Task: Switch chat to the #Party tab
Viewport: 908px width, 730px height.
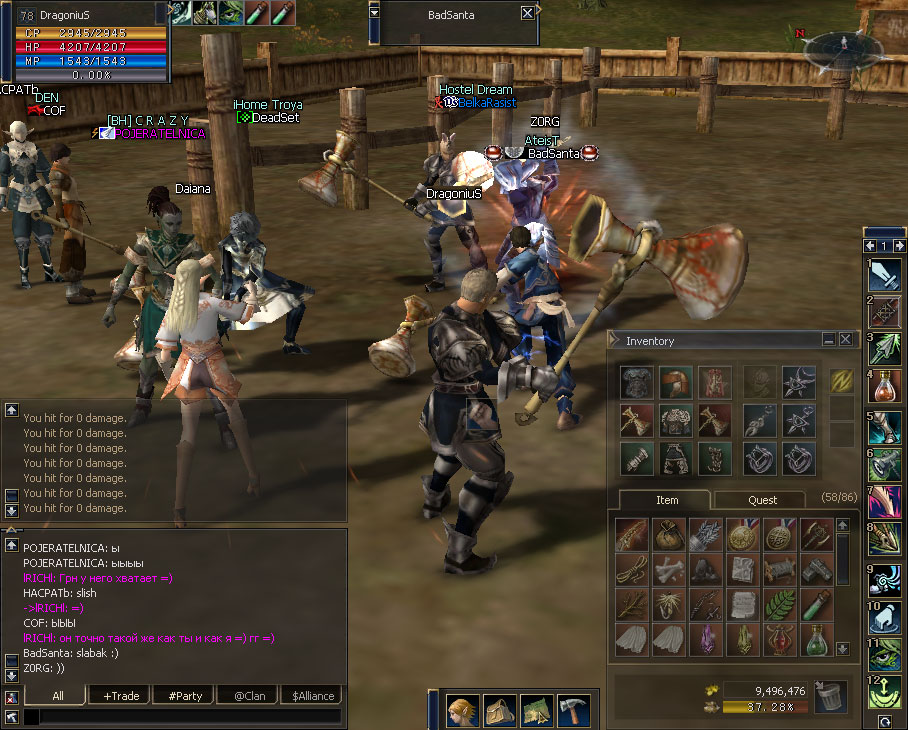Action: coord(186,696)
